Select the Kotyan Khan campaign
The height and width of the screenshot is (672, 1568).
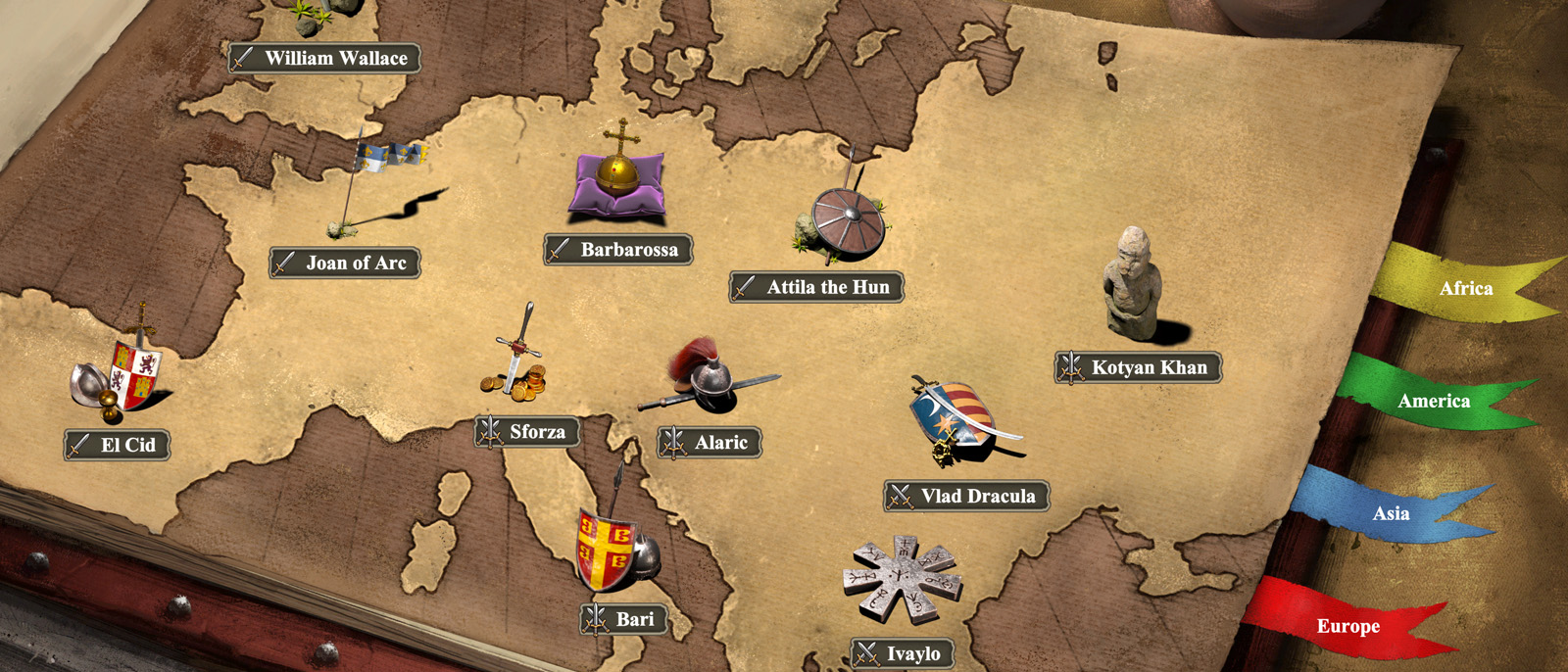(x=1138, y=367)
